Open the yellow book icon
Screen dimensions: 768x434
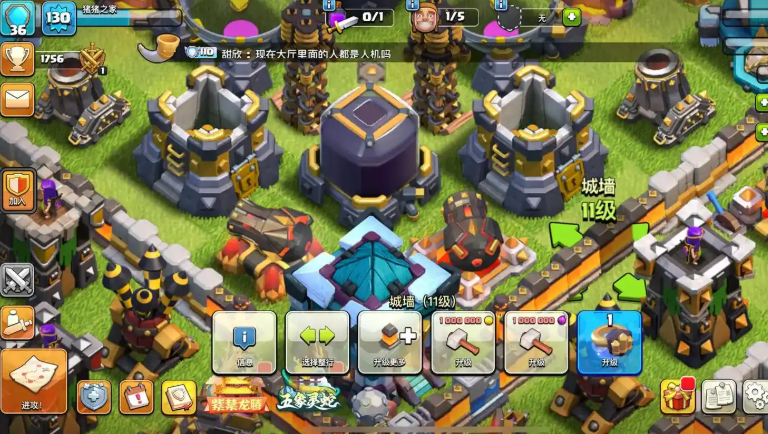pyautogui.click(x=179, y=397)
